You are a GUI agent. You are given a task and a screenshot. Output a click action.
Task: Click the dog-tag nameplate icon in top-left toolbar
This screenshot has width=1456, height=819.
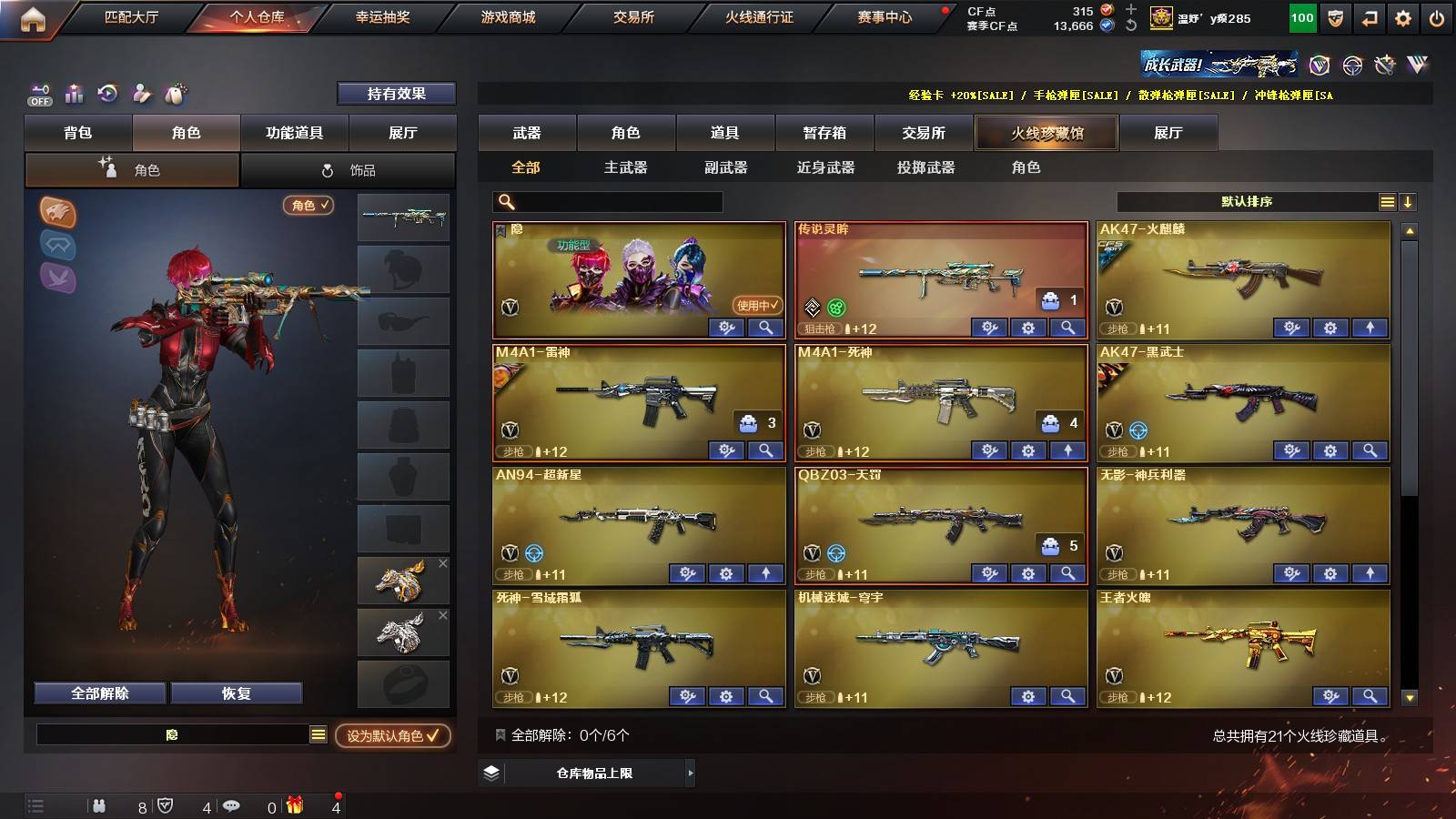click(x=176, y=93)
